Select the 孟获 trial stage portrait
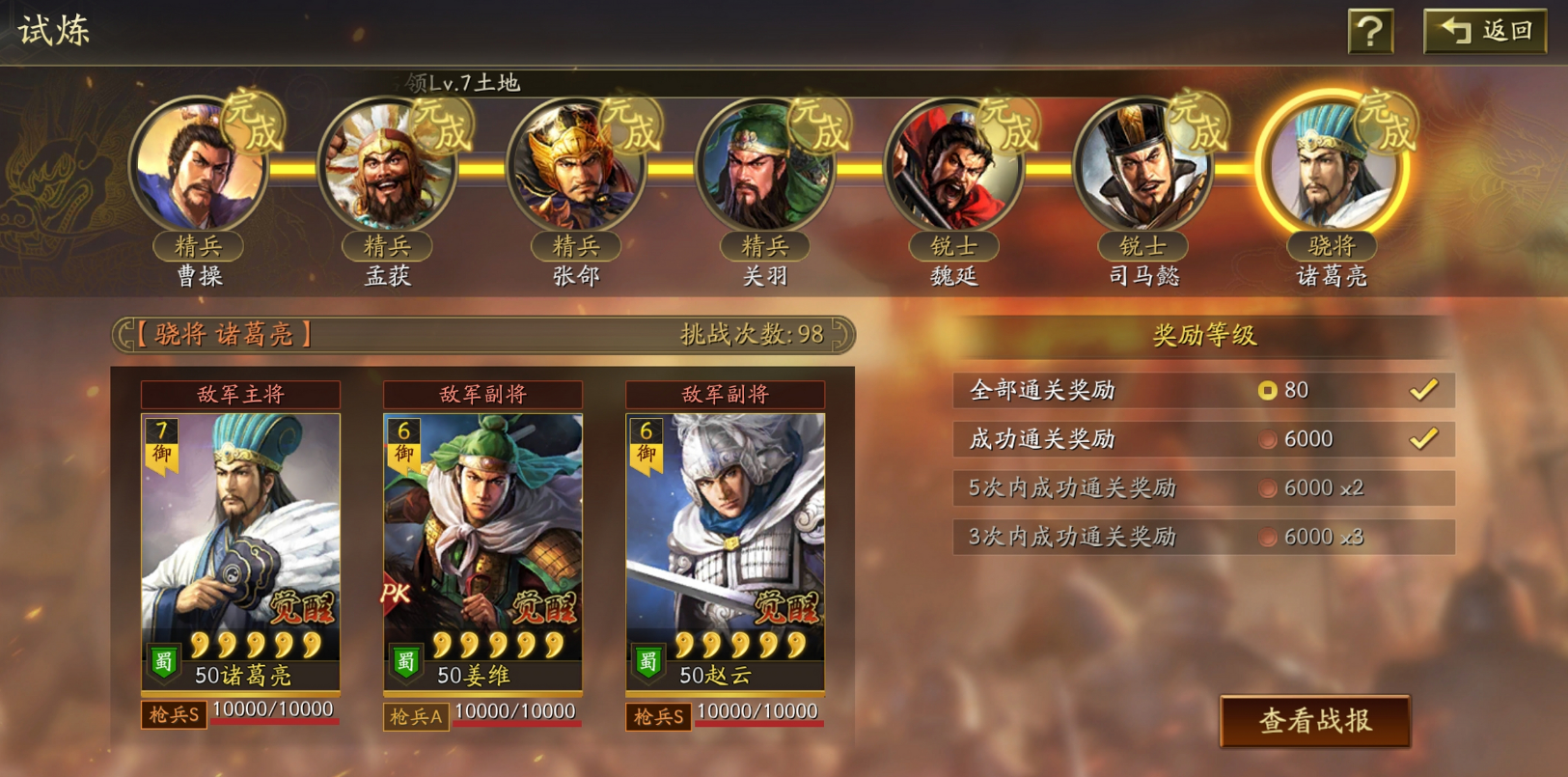1568x777 pixels. [x=388, y=166]
